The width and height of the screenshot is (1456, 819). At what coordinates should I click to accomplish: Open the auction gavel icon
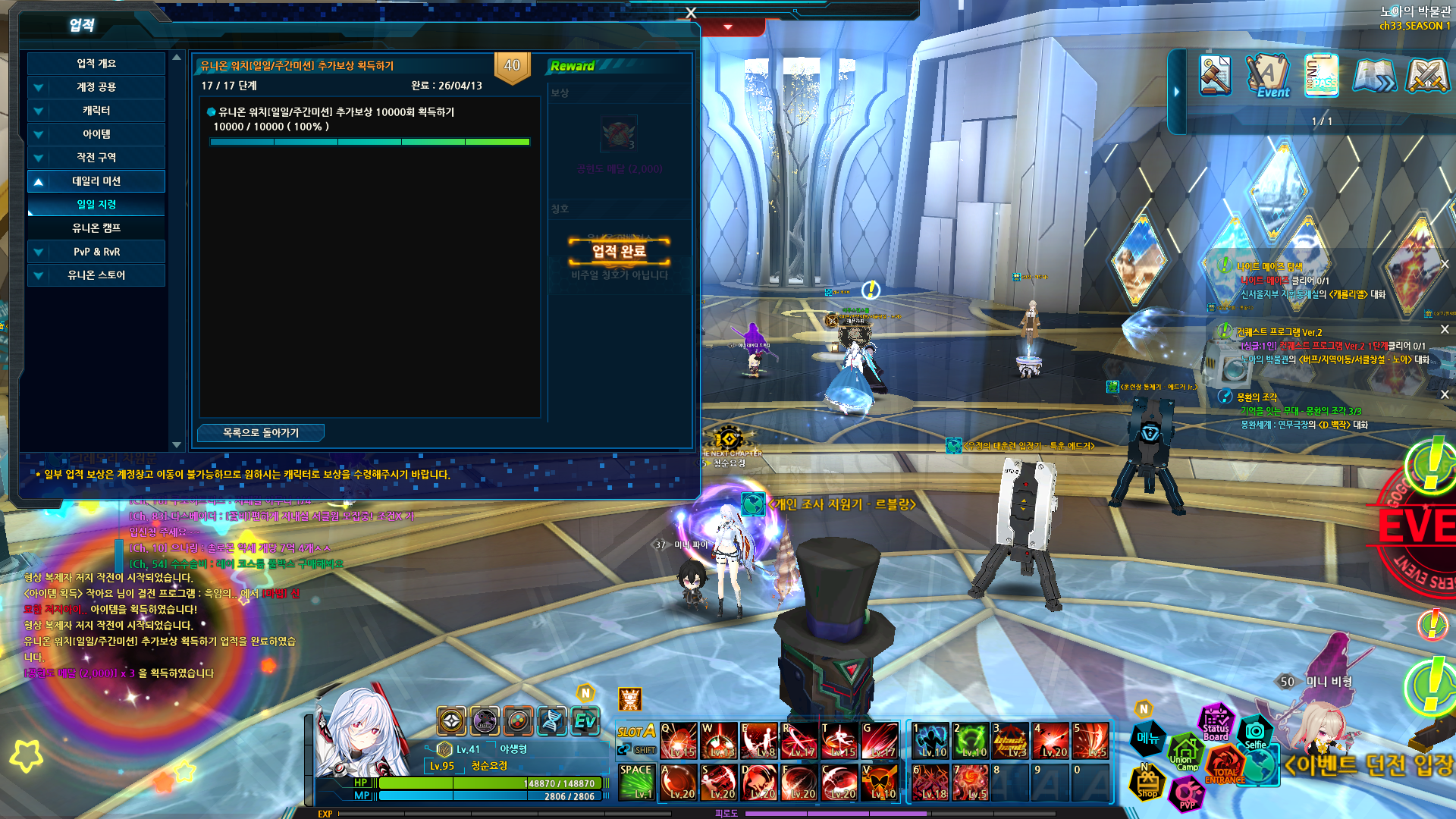pos(1215,76)
